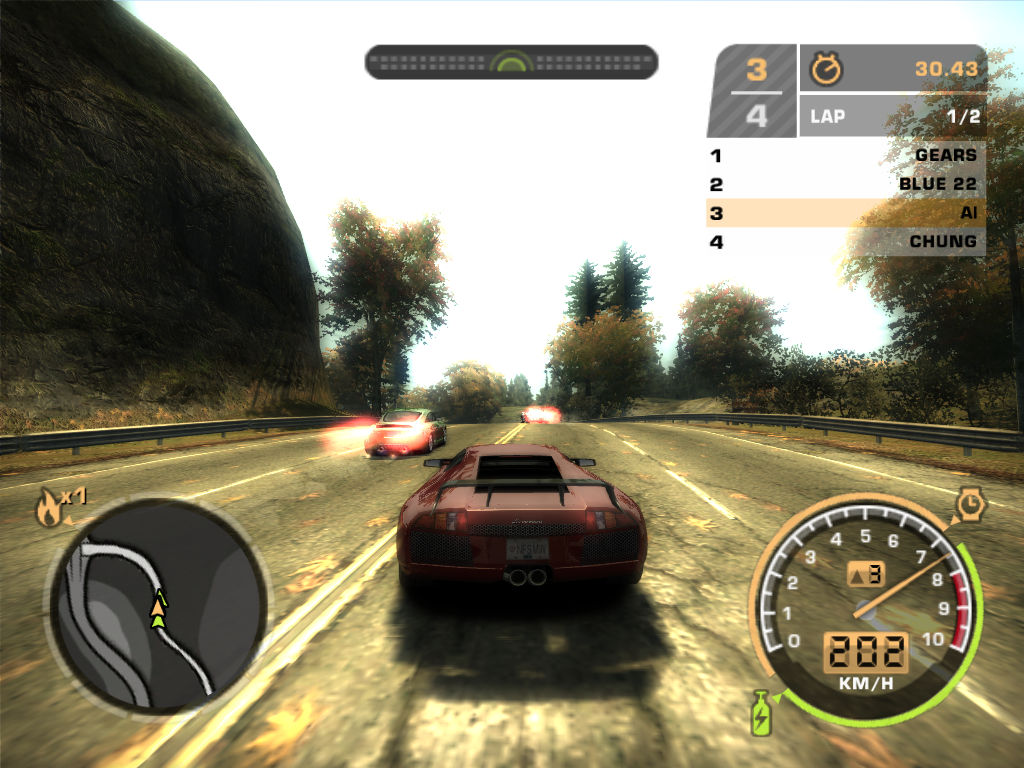Click the green nitrous bottle icon
The height and width of the screenshot is (768, 1024).
(761, 712)
